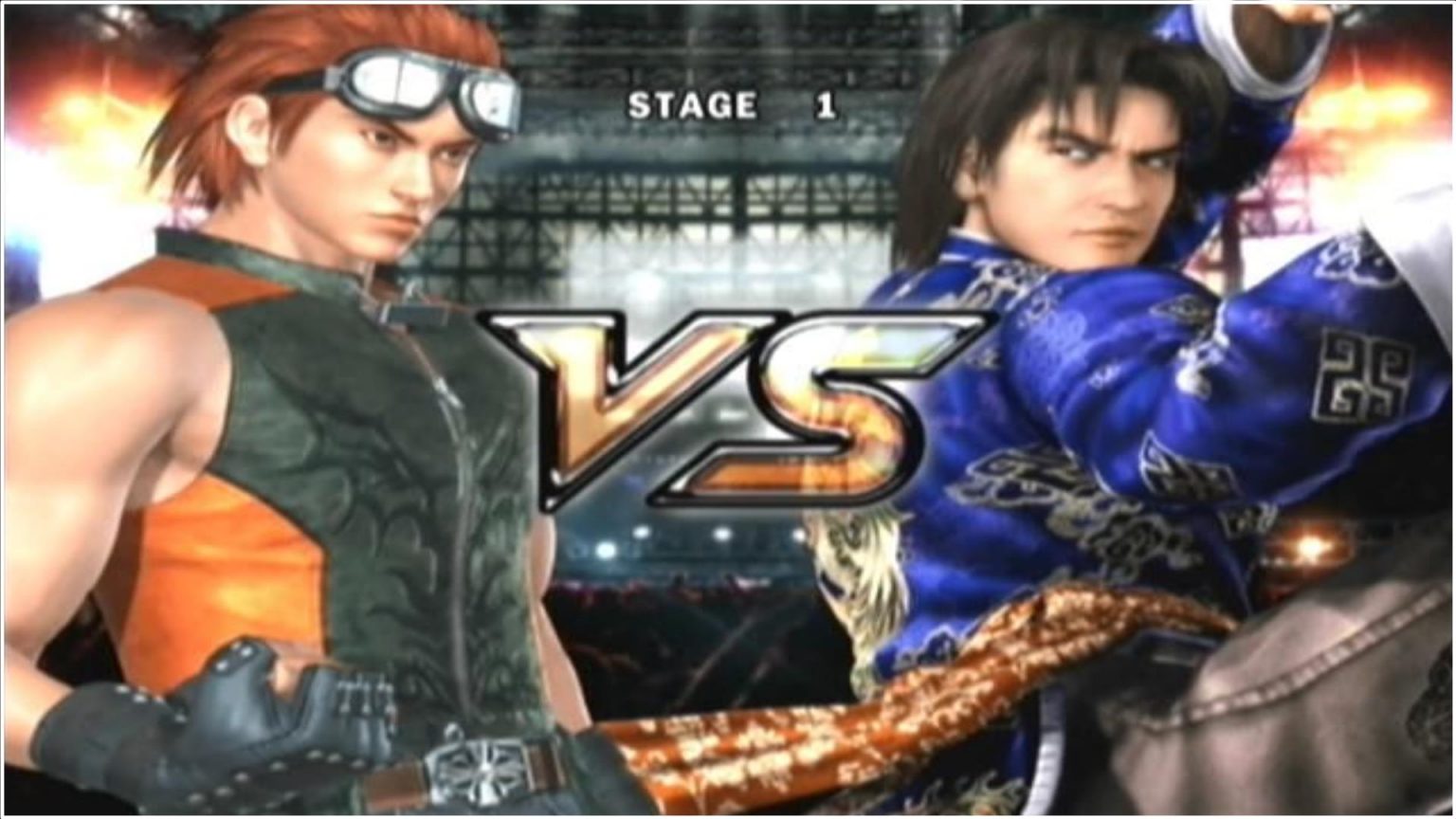Click the stadium lights in the background
The height and width of the screenshot is (819, 1456).
pos(607,550)
